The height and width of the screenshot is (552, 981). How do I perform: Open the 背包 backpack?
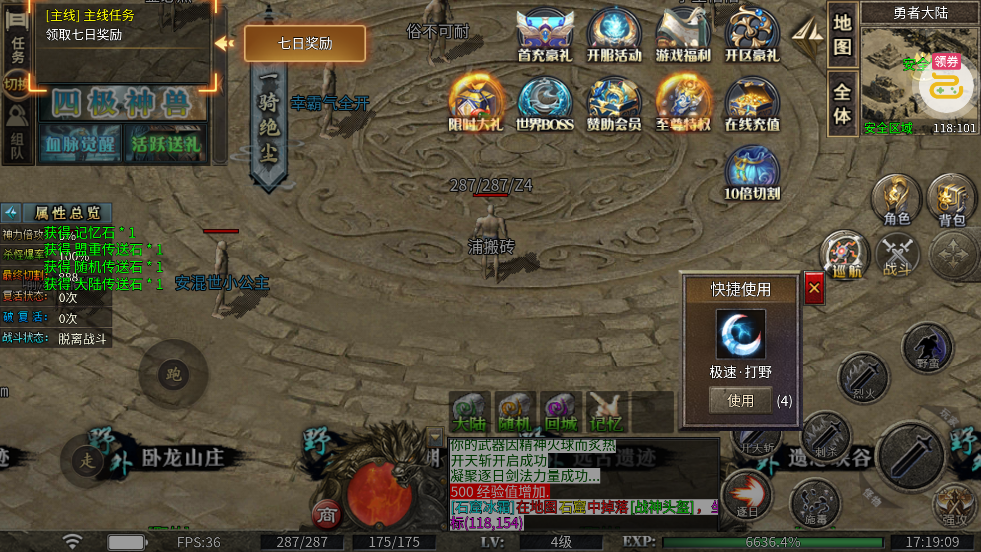pyautogui.click(x=951, y=197)
